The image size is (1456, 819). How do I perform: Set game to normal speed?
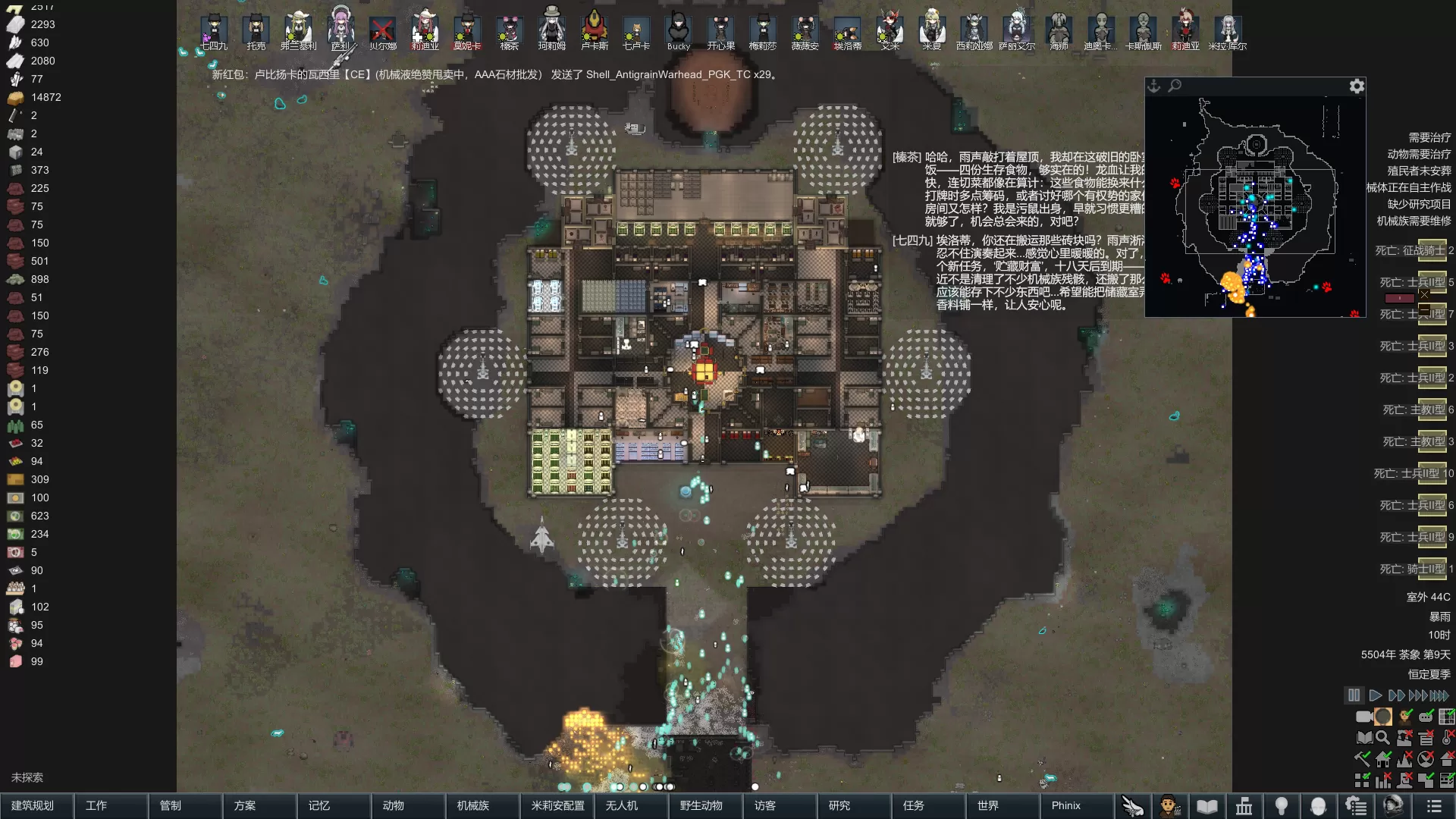point(1375,695)
